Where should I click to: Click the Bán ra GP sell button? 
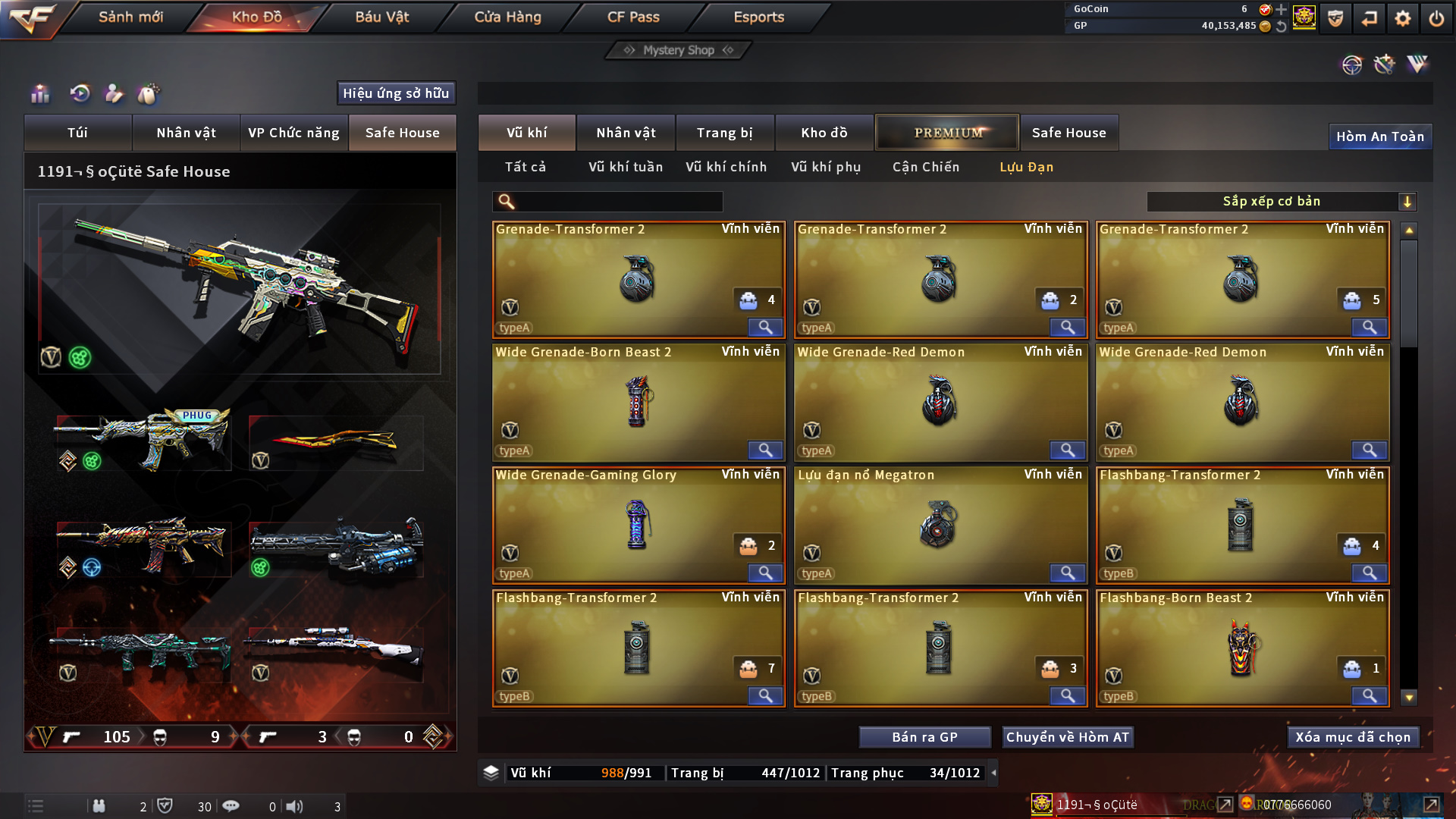tap(924, 737)
